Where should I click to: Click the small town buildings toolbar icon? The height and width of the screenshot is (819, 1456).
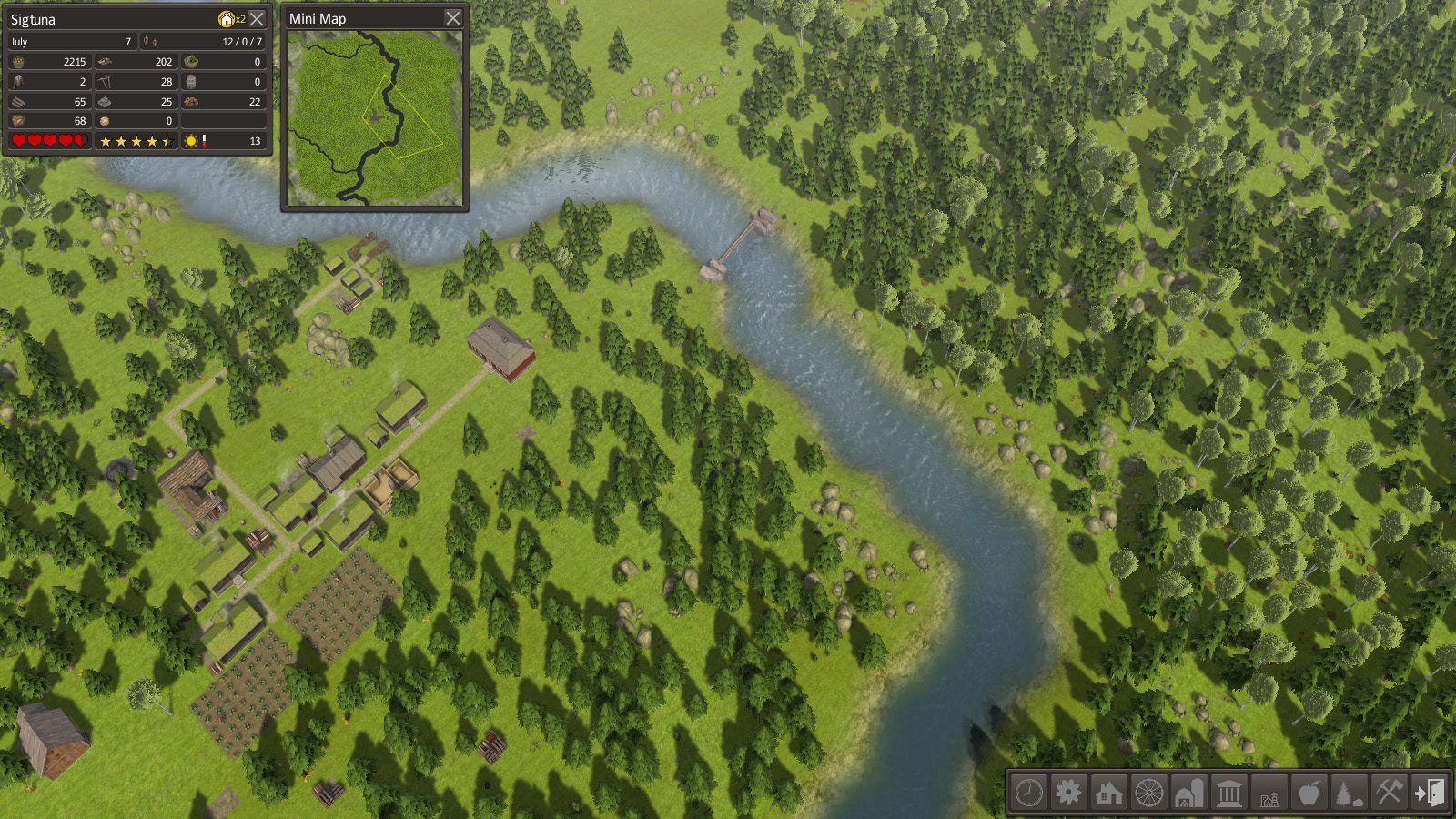click(1269, 793)
